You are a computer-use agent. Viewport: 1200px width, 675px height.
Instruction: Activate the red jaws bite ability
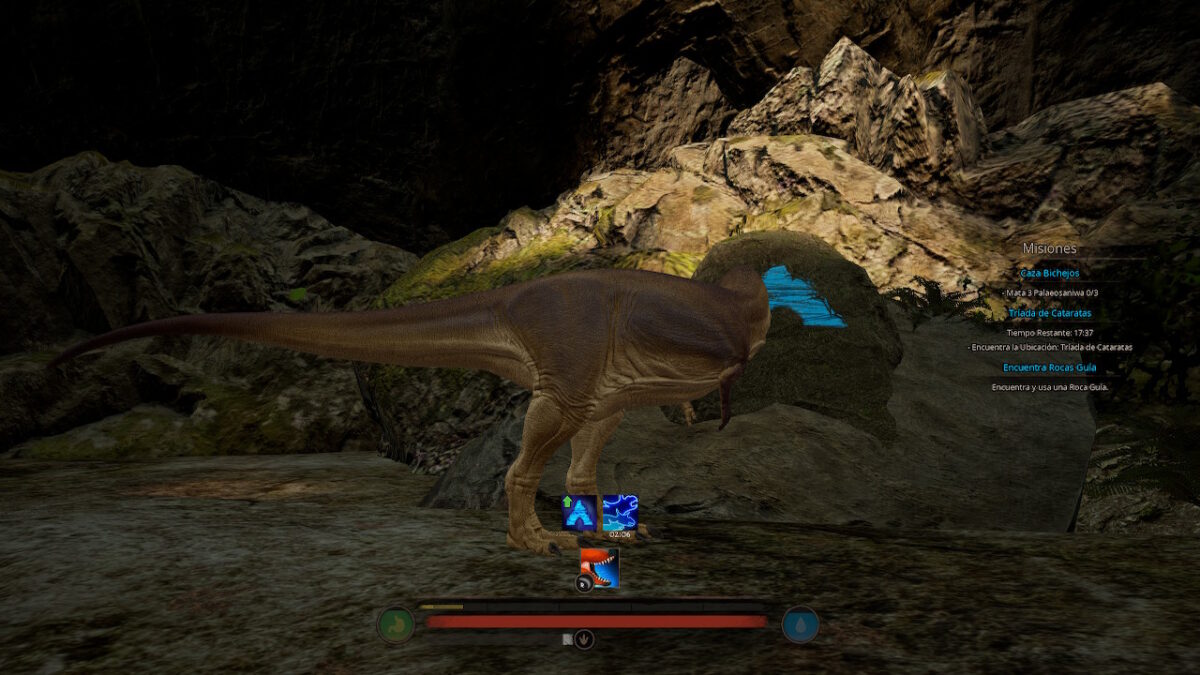599,568
